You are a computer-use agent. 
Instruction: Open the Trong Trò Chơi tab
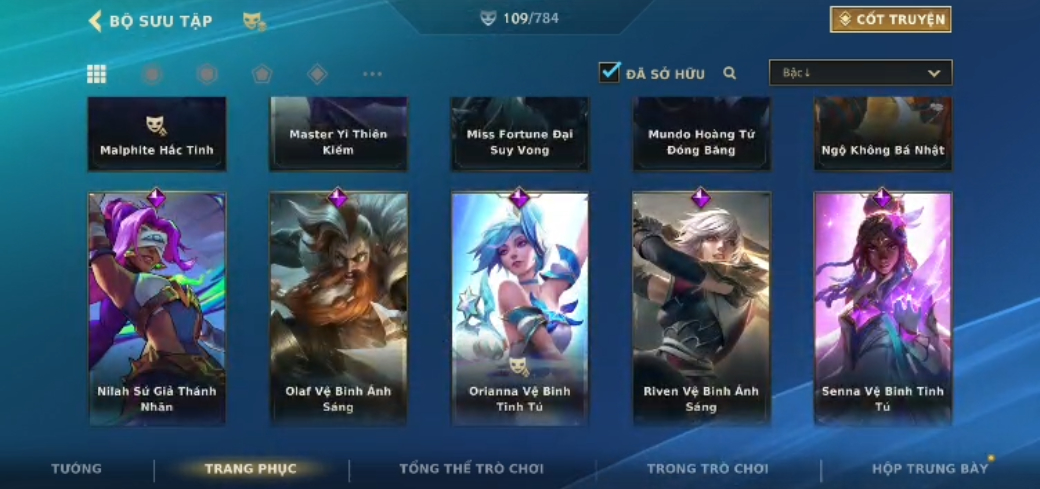click(x=707, y=468)
